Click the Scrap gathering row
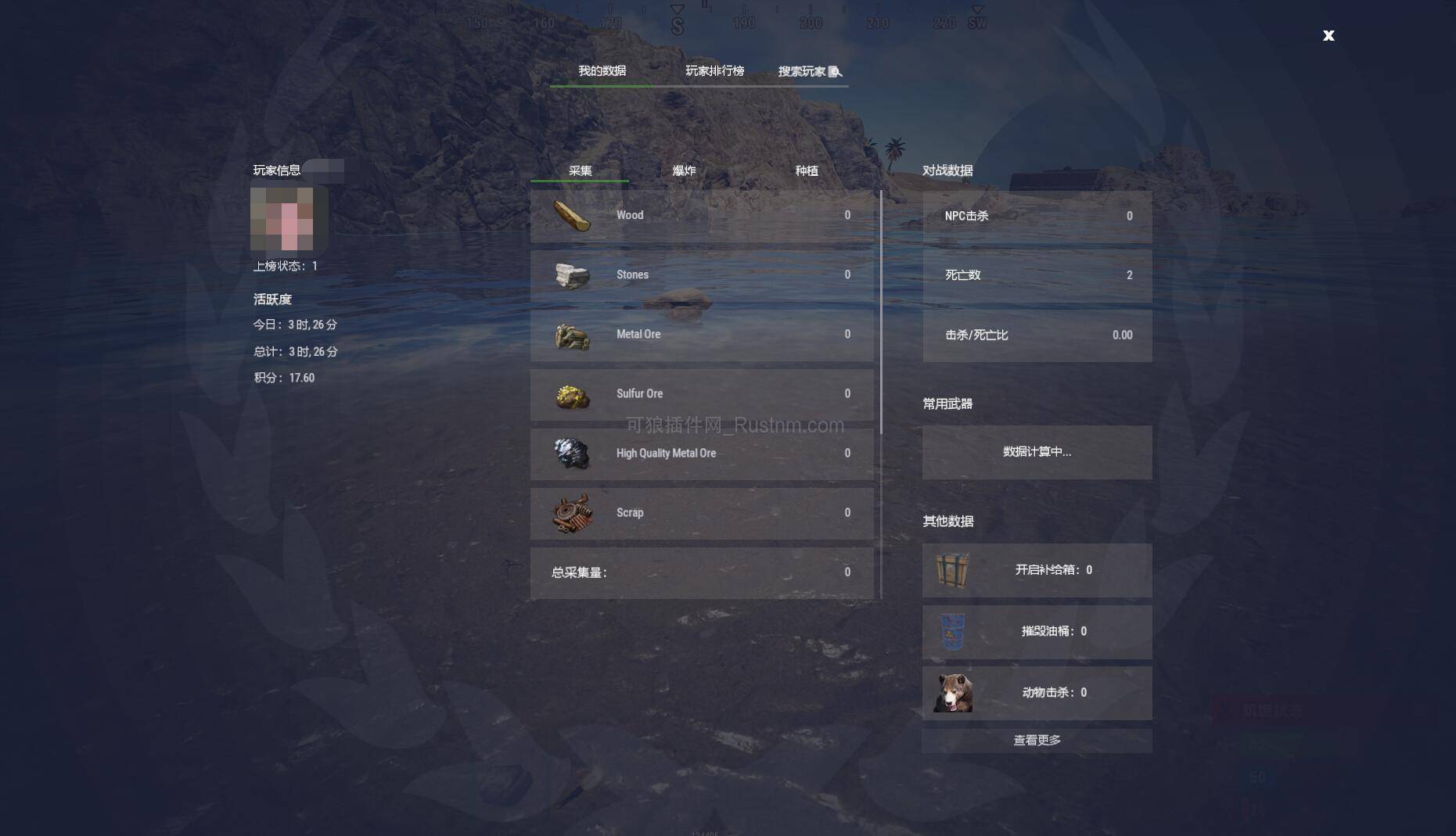The height and width of the screenshot is (836, 1456). (702, 513)
